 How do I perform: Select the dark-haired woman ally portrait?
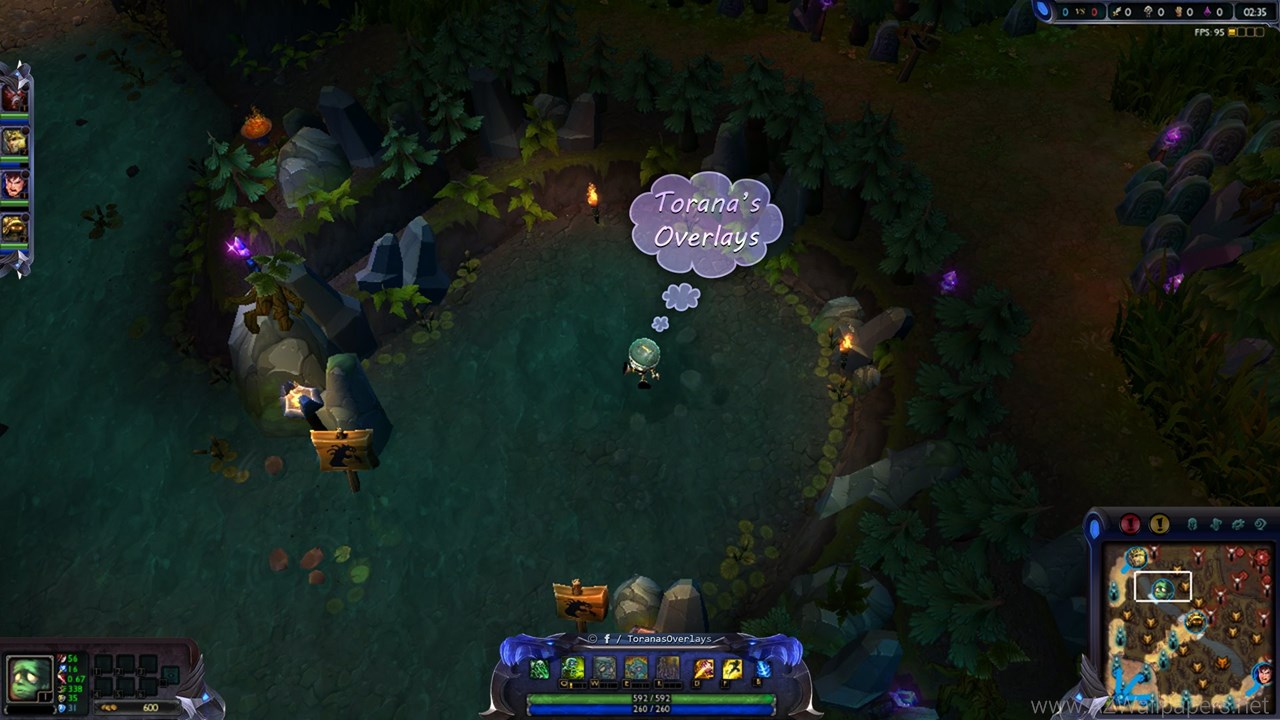click(x=14, y=185)
